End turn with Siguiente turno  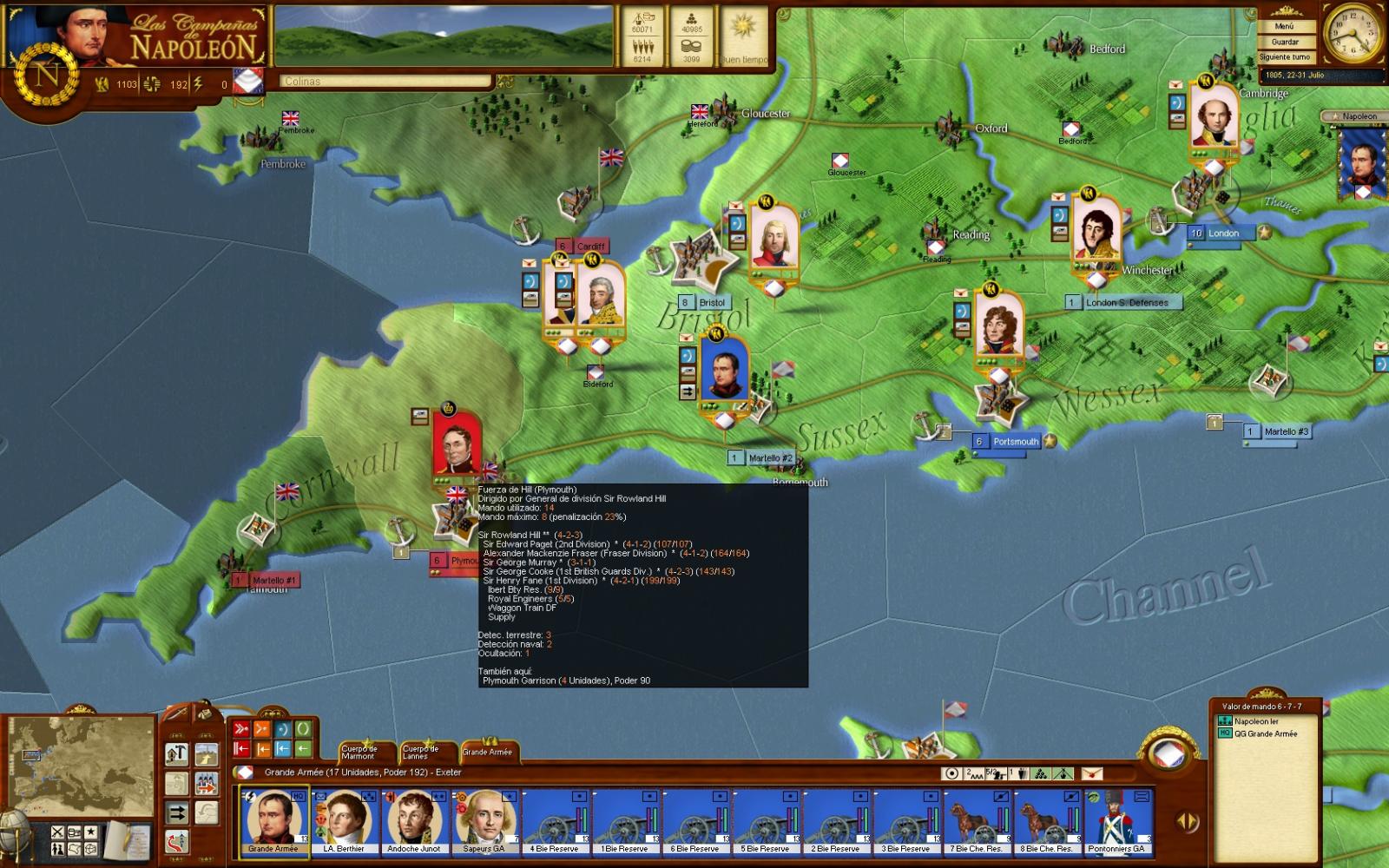pyautogui.click(x=1284, y=57)
